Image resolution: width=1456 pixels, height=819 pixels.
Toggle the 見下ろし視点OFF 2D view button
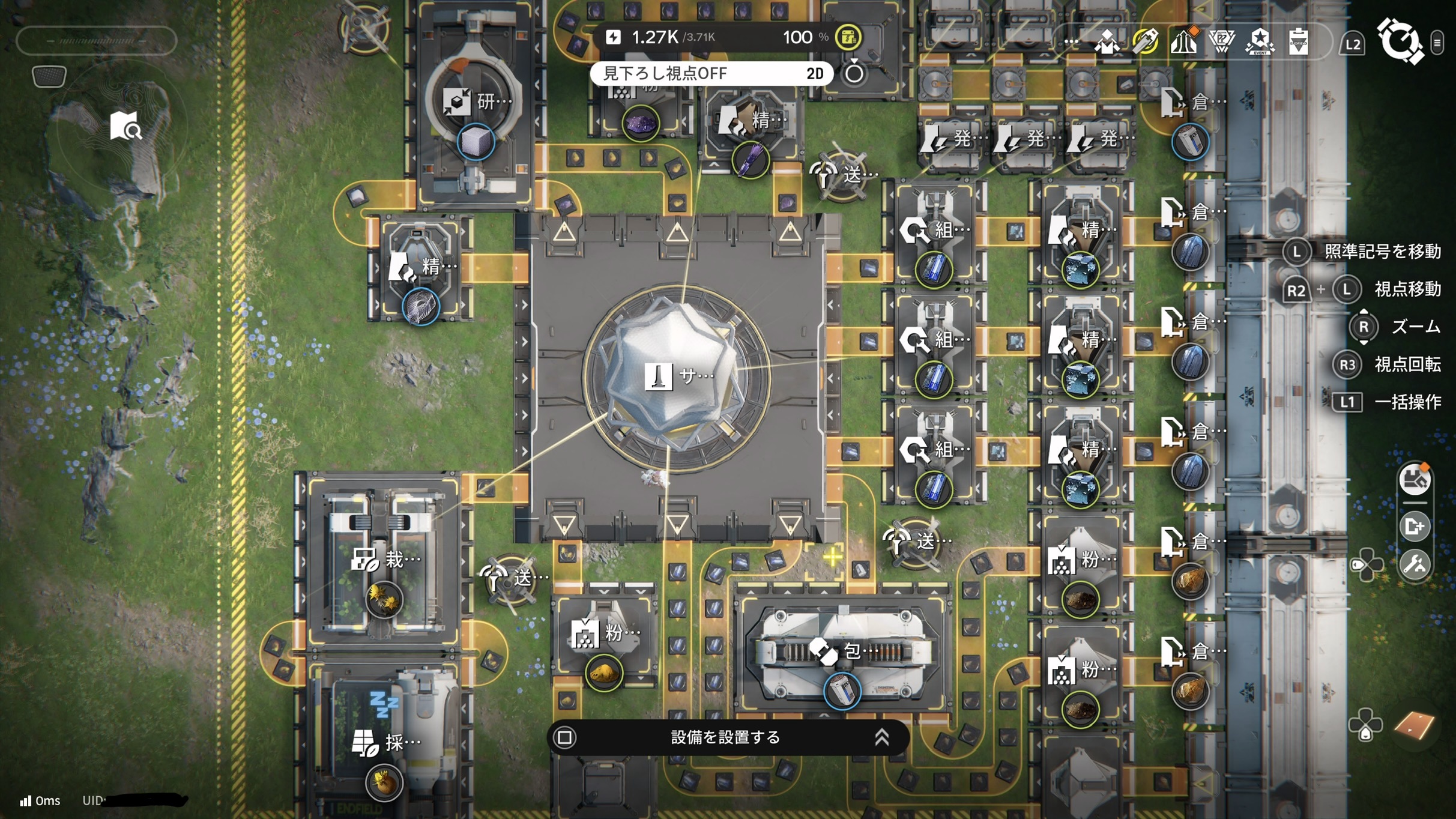pos(711,73)
